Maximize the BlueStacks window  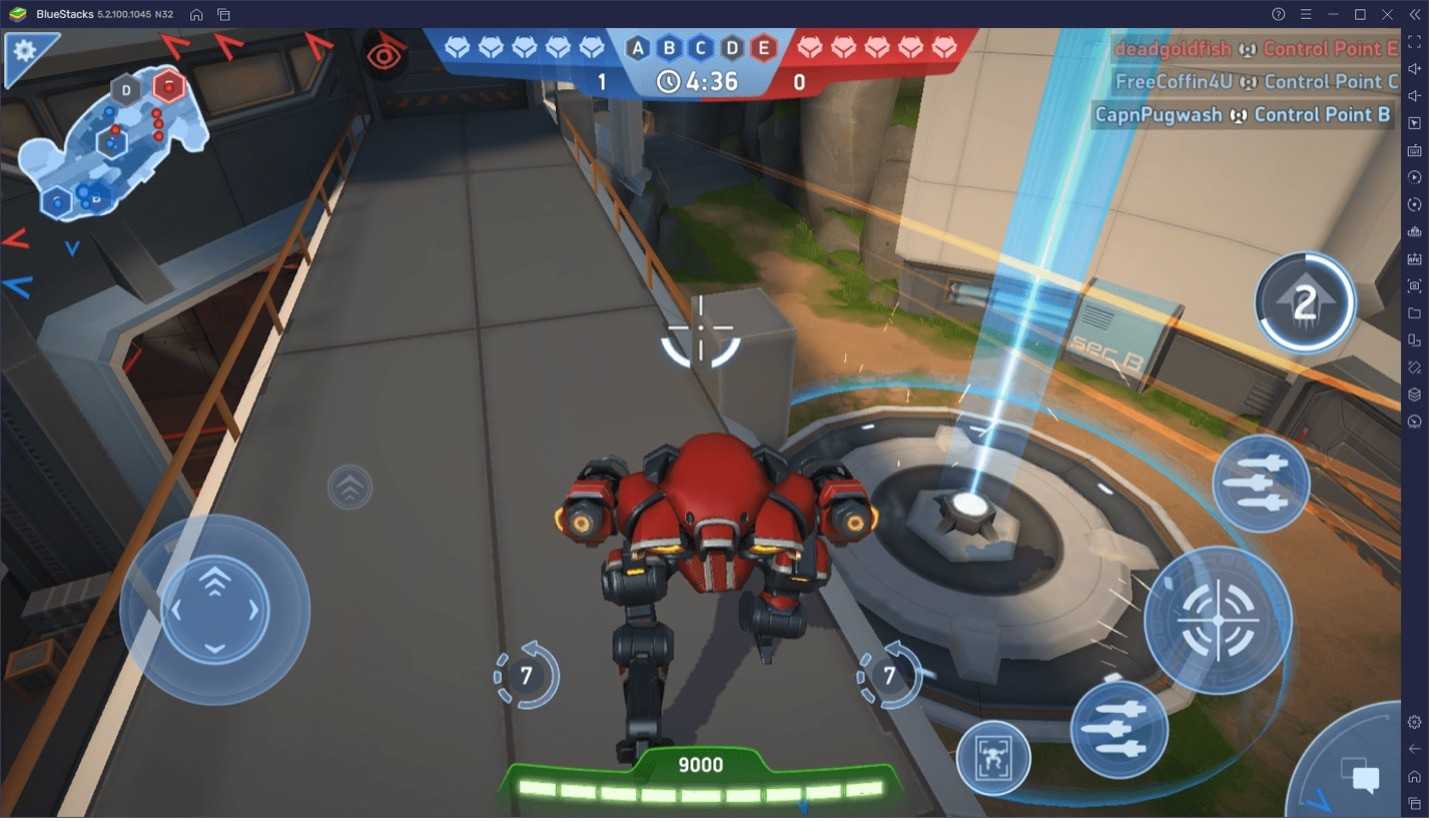(x=1360, y=14)
